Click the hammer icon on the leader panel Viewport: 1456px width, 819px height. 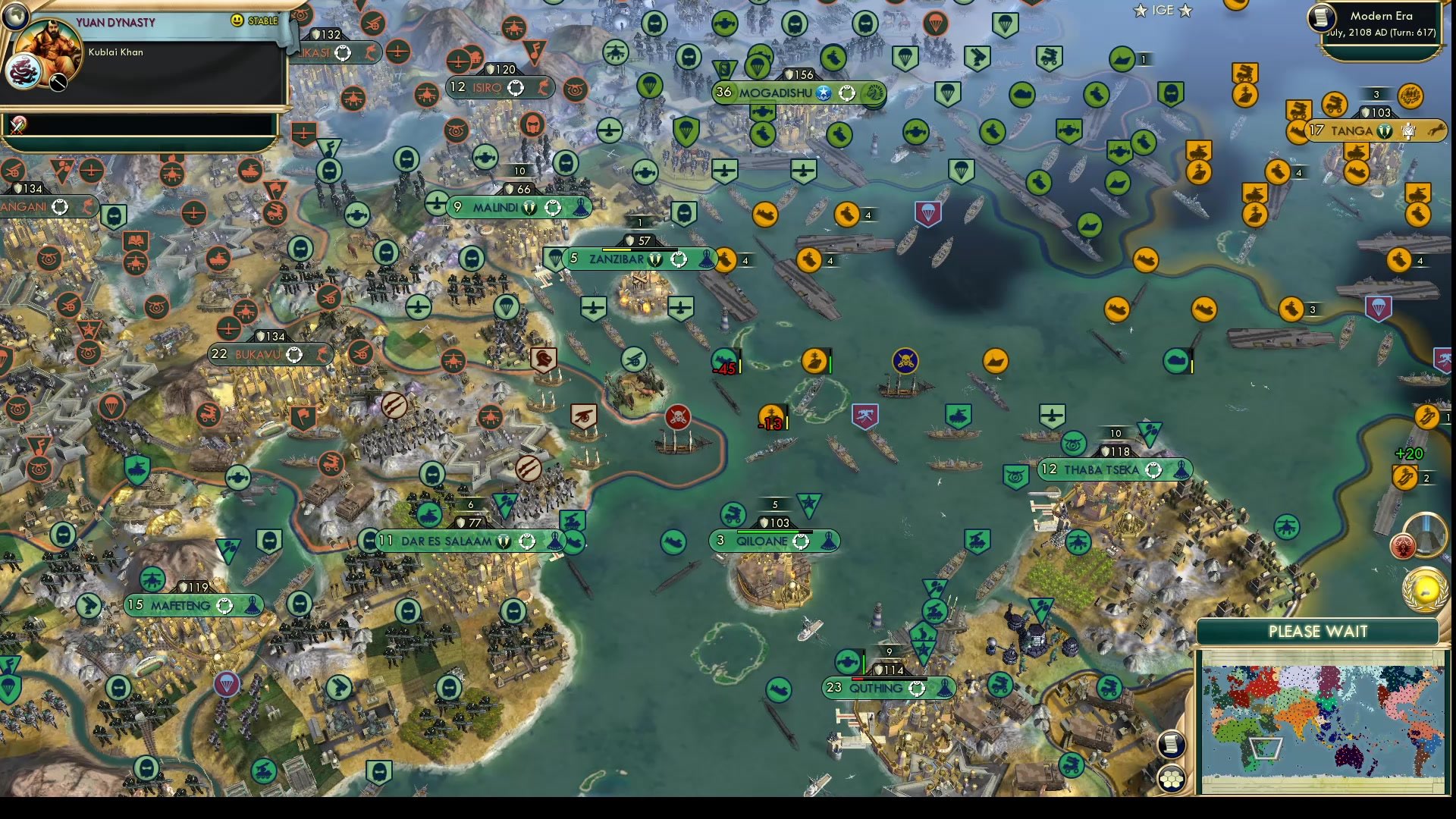57,83
